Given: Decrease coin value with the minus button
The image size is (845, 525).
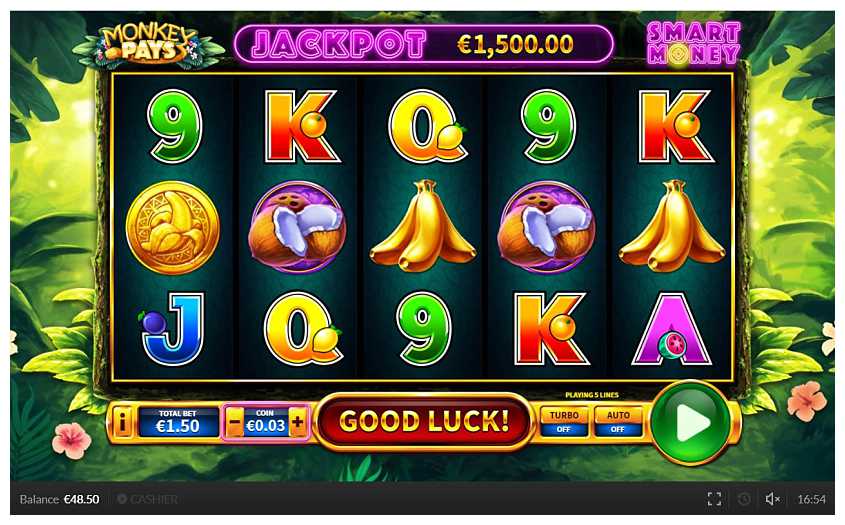Looking at the screenshot, I should pyautogui.click(x=235, y=423).
